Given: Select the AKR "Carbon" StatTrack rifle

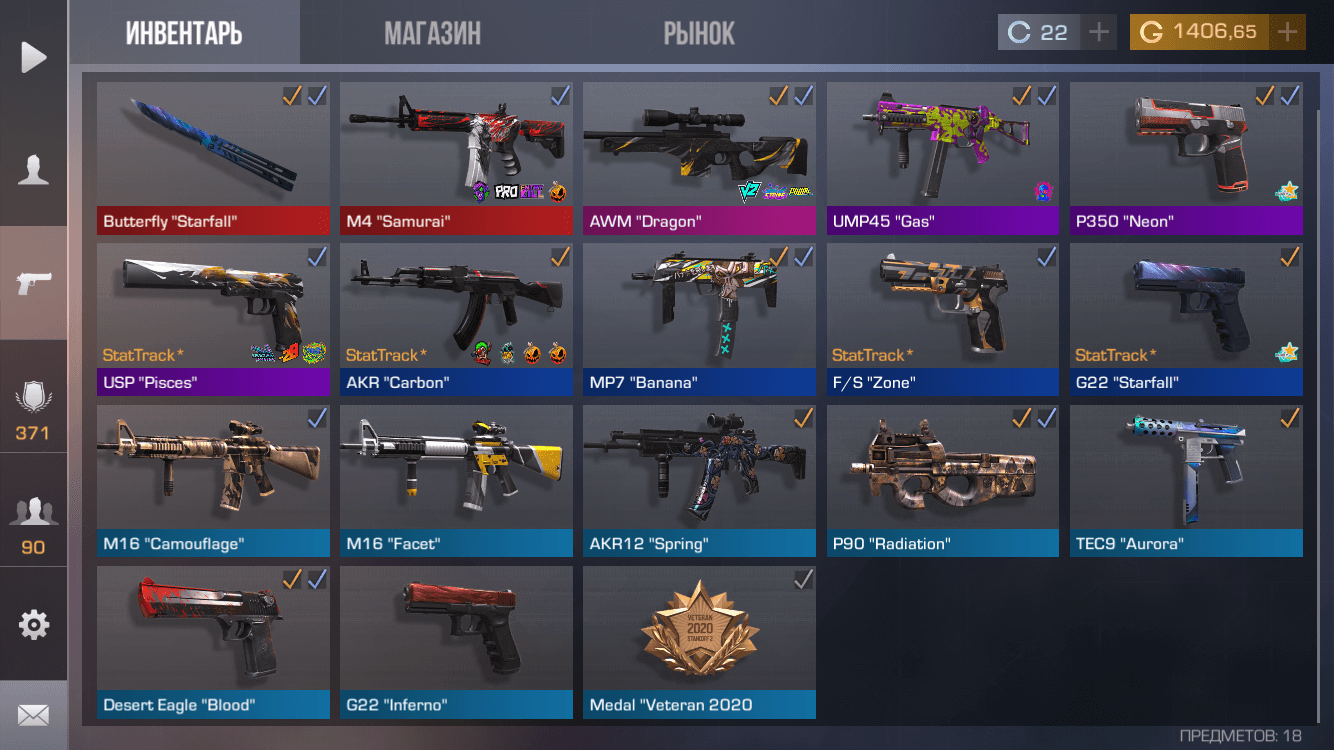Looking at the screenshot, I should [x=456, y=319].
